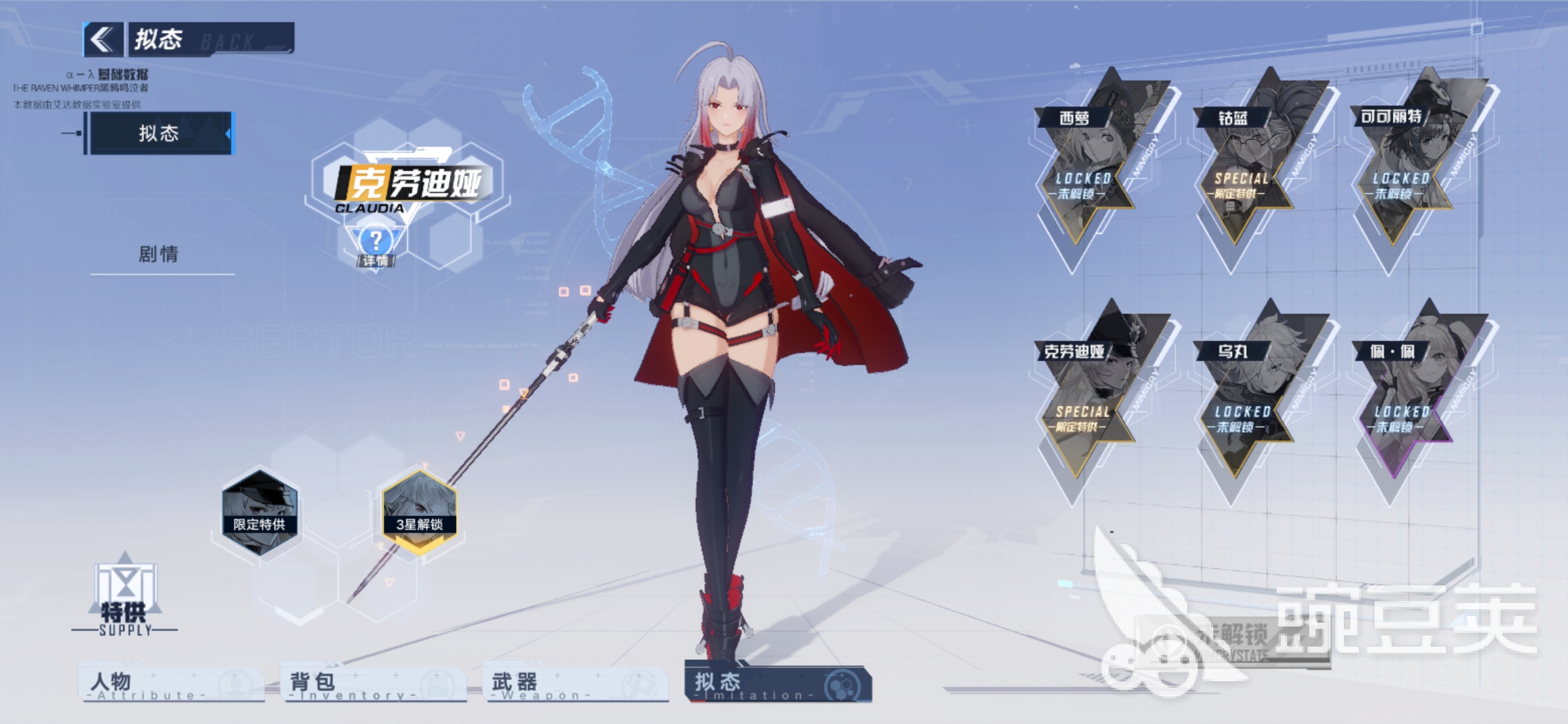Viewport: 1568px width, 724px height.
Task: Open the 剧情 story tab
Action: click(x=159, y=254)
